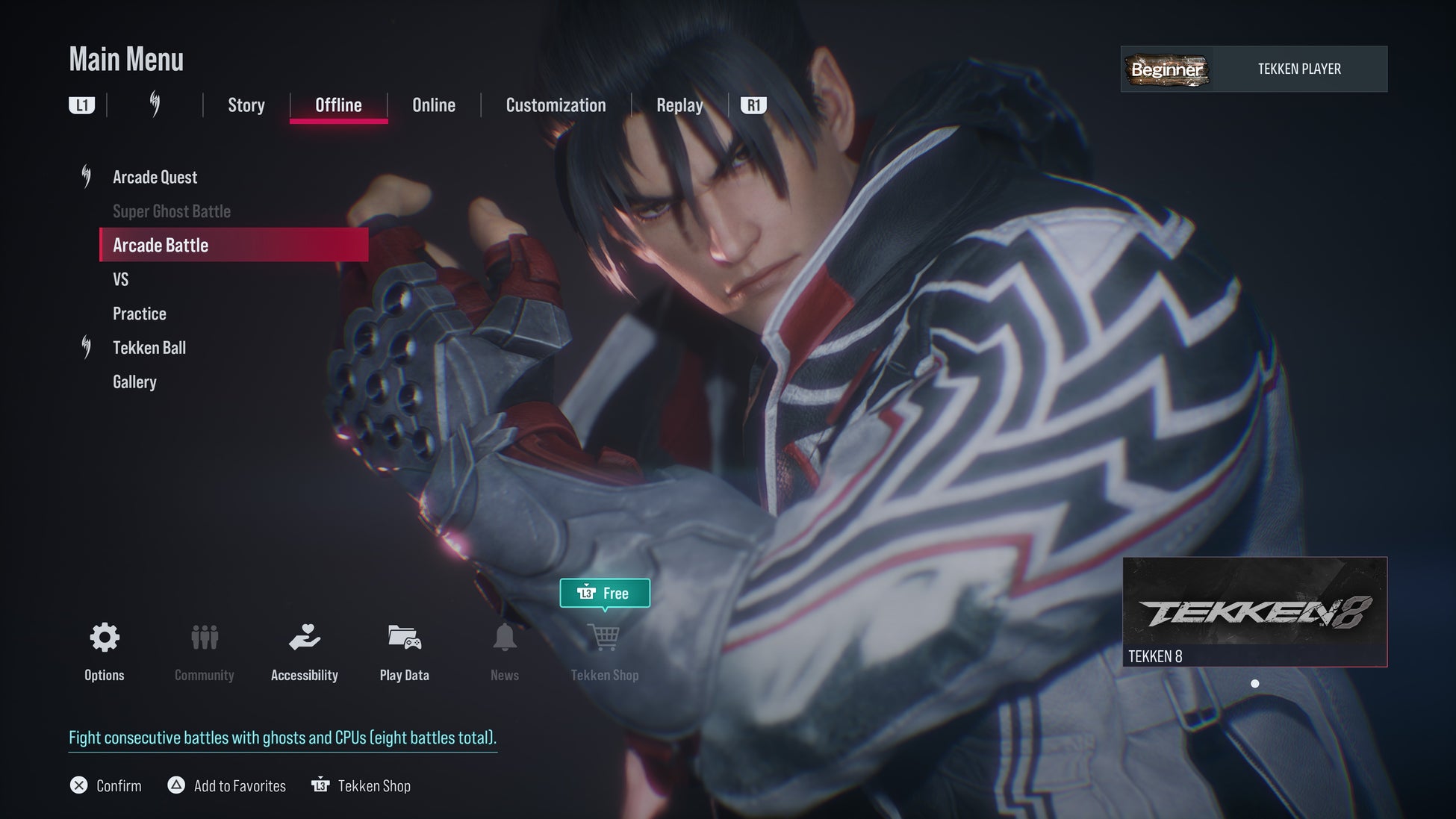Open the favorites flame tab
This screenshot has height=819, width=1456.
(155, 105)
